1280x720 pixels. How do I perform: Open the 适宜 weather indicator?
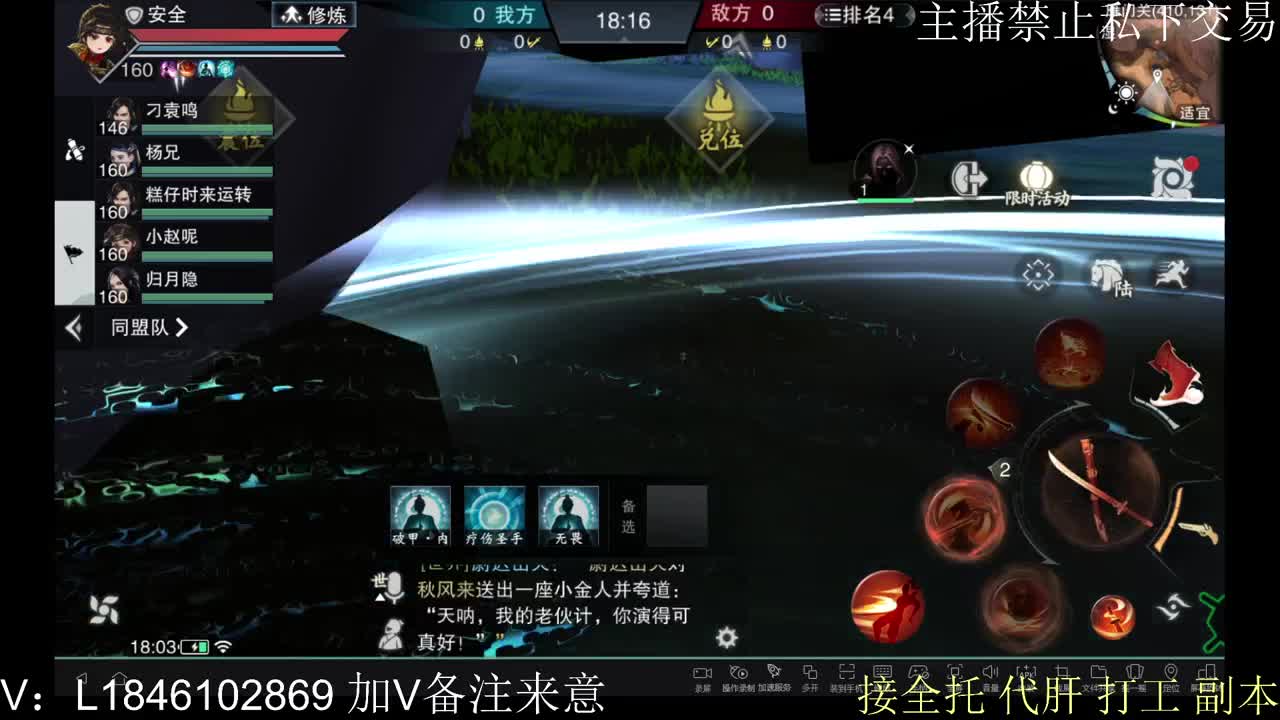click(x=1197, y=112)
